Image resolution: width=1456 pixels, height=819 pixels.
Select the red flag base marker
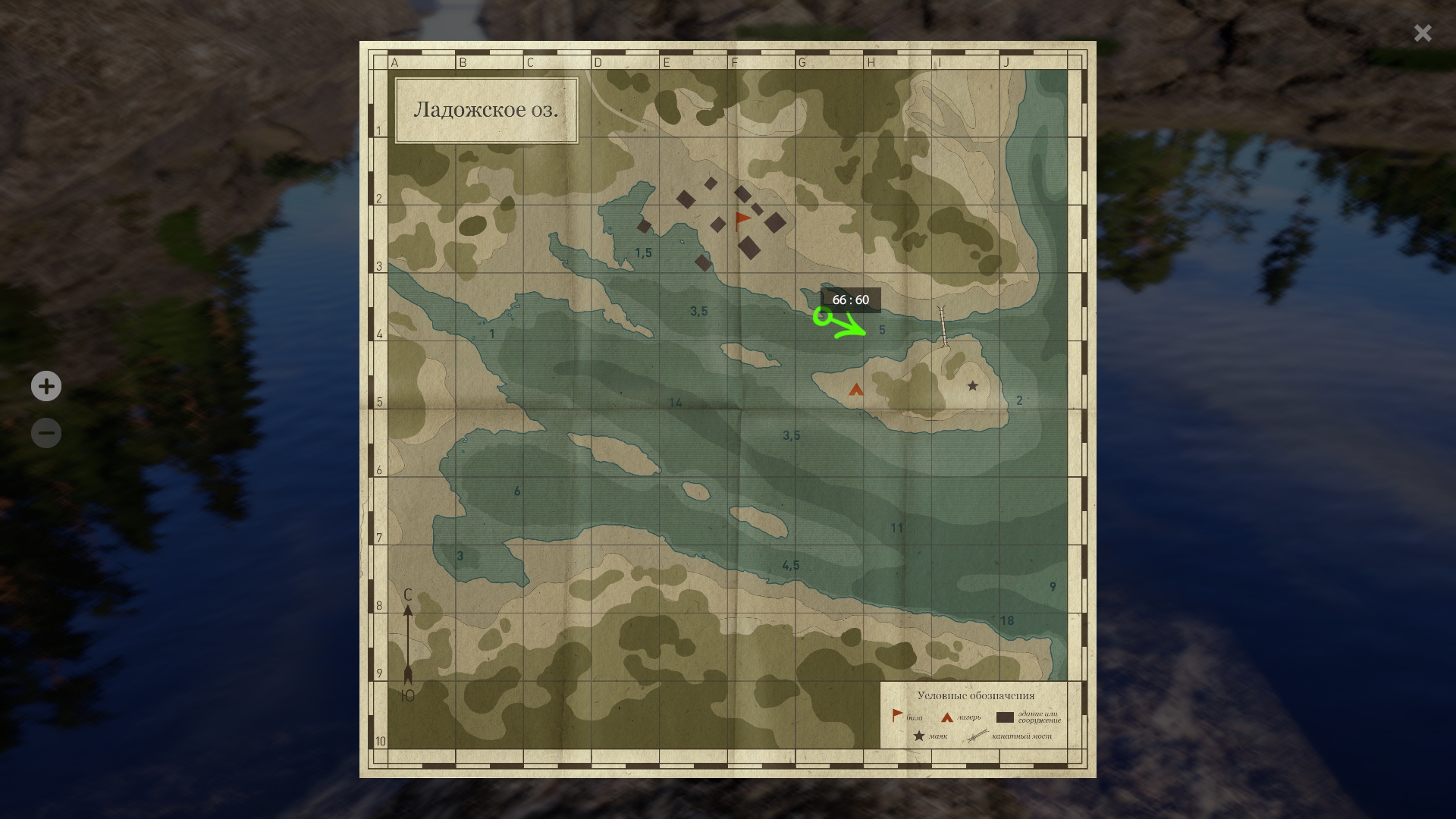742,221
